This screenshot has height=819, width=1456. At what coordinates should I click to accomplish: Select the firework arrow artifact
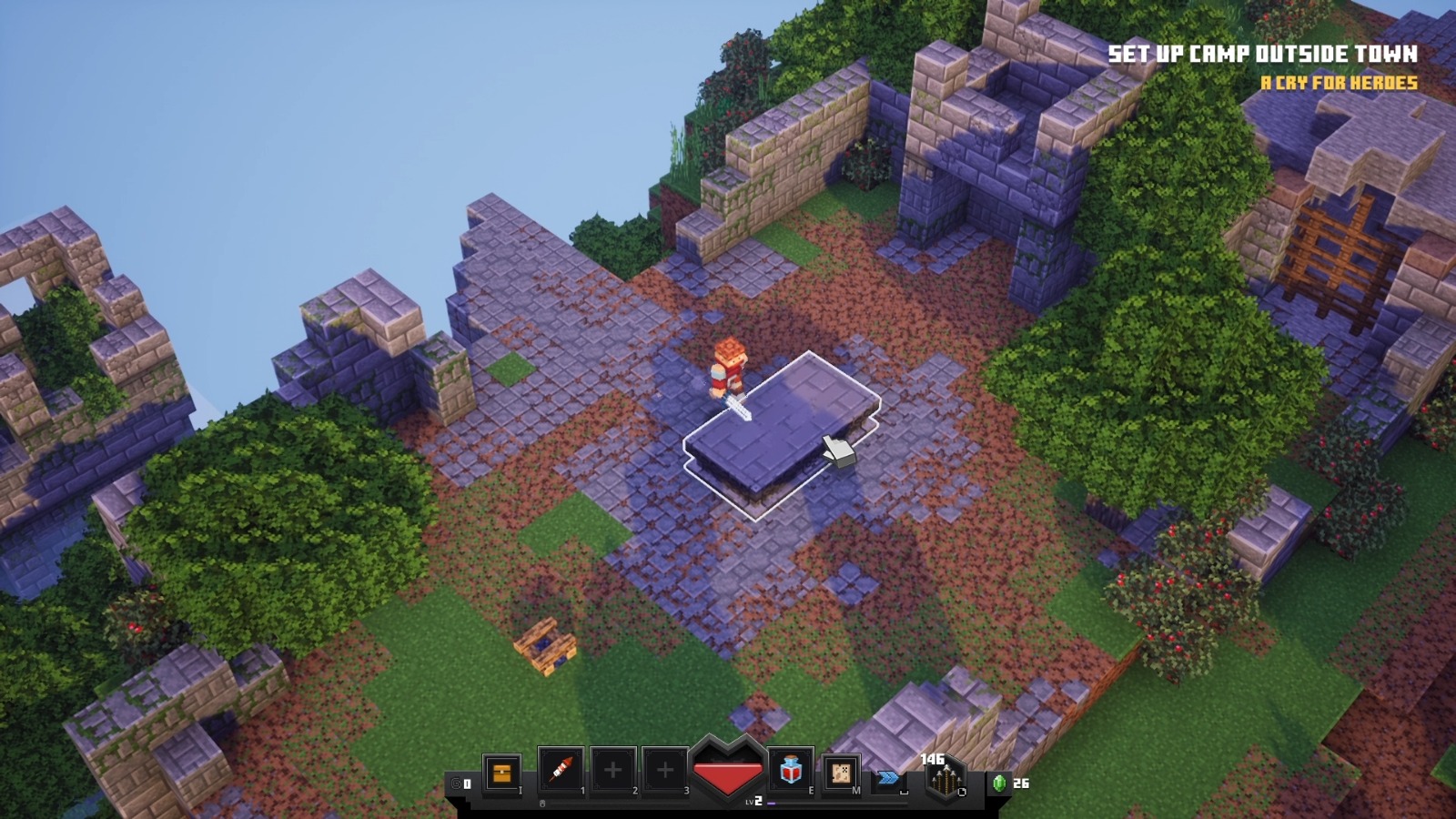pyautogui.click(x=561, y=772)
